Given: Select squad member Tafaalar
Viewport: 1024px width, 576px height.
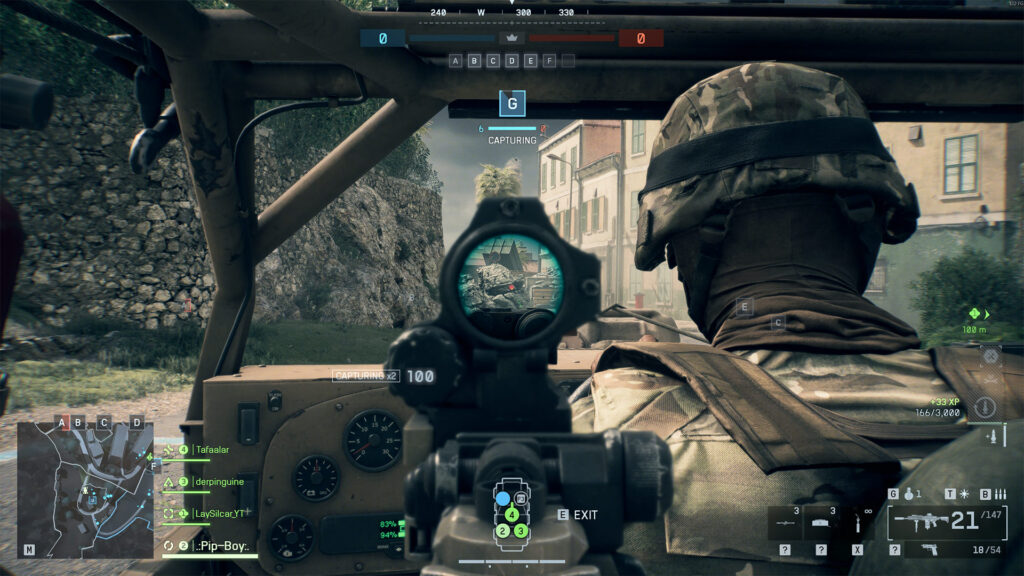Looking at the screenshot, I should point(215,450).
